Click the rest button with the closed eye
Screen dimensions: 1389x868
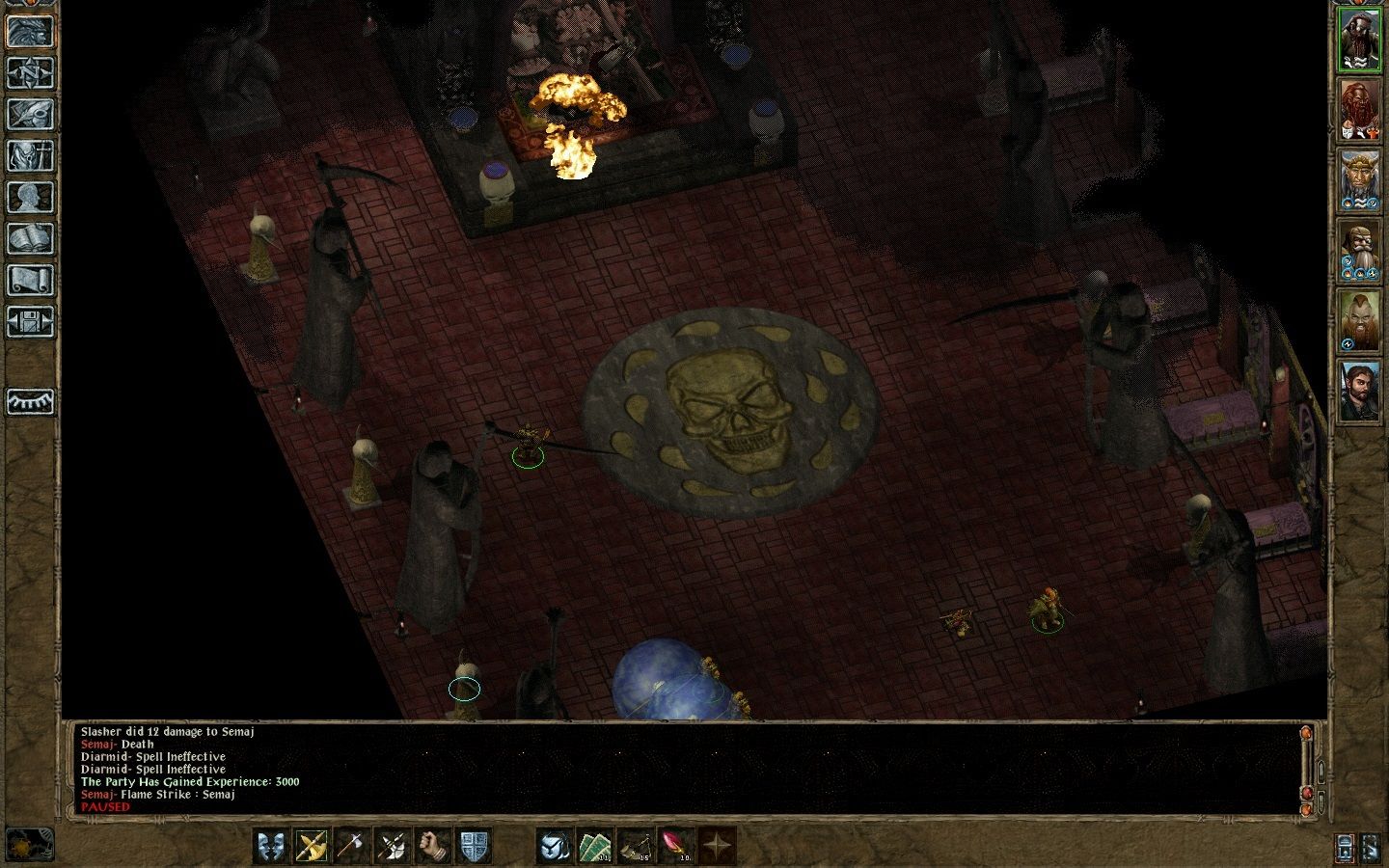[x=30, y=401]
